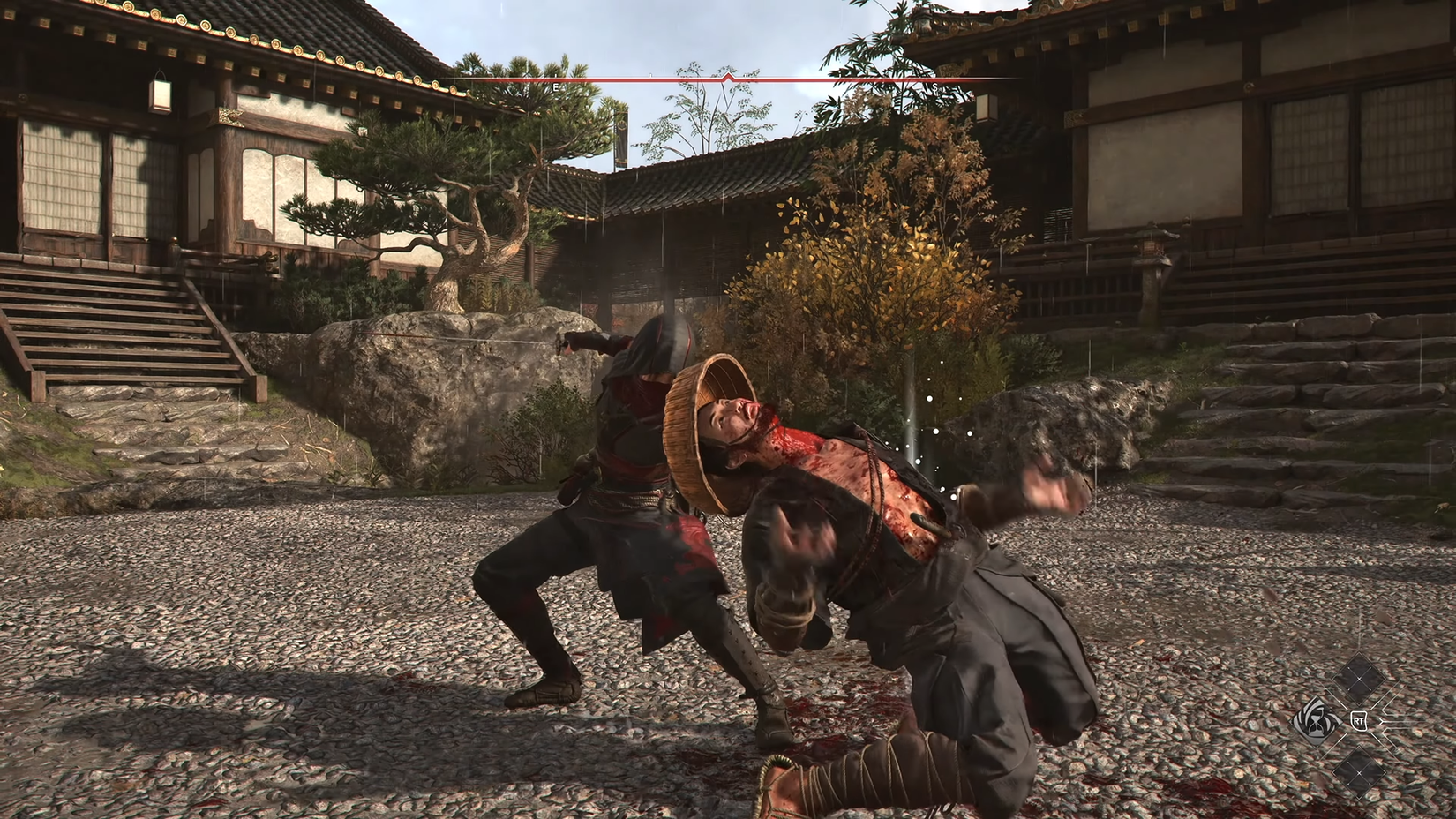Click the center hub of the style wheel
1456x819 pixels.
pos(1359,721)
